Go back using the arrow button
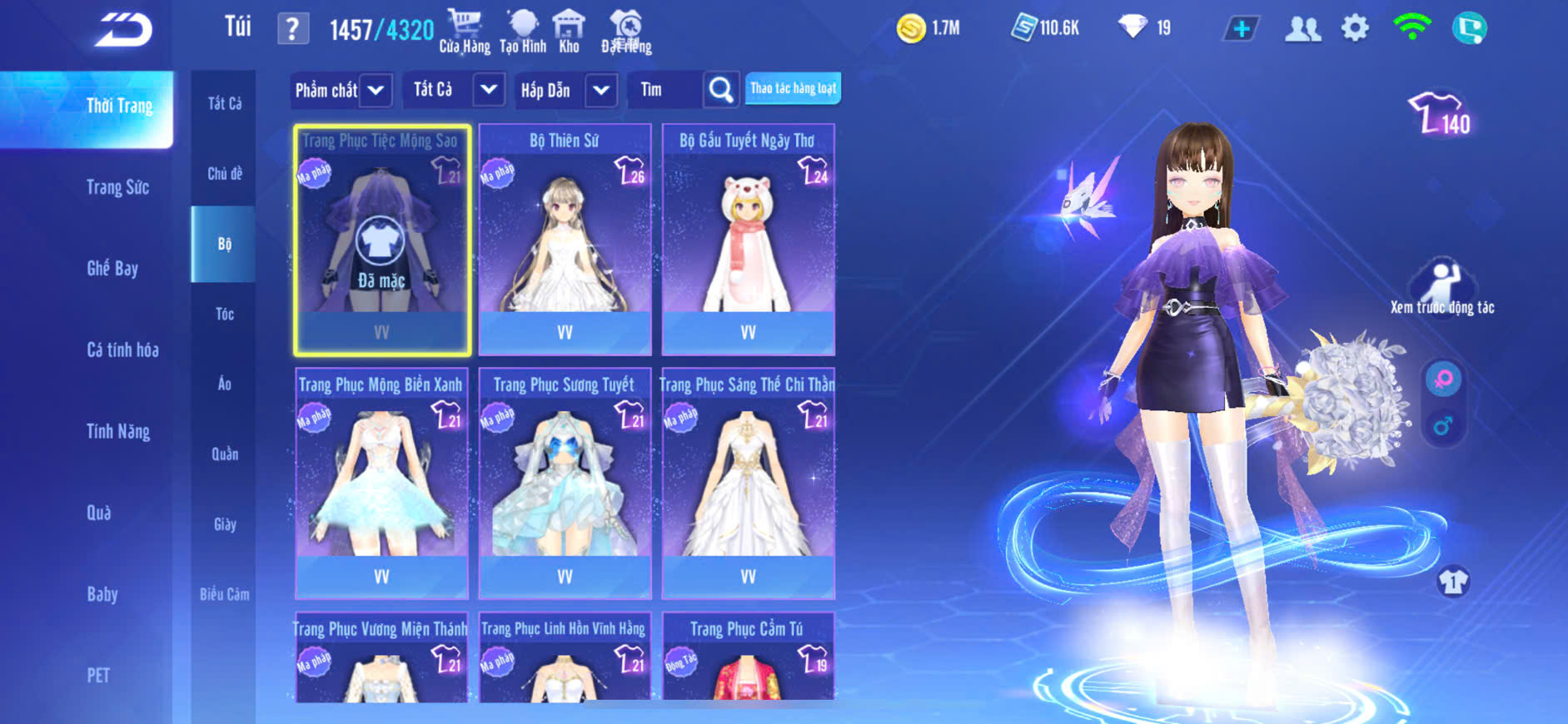Screen dimensions: 1568x724 click(x=123, y=30)
